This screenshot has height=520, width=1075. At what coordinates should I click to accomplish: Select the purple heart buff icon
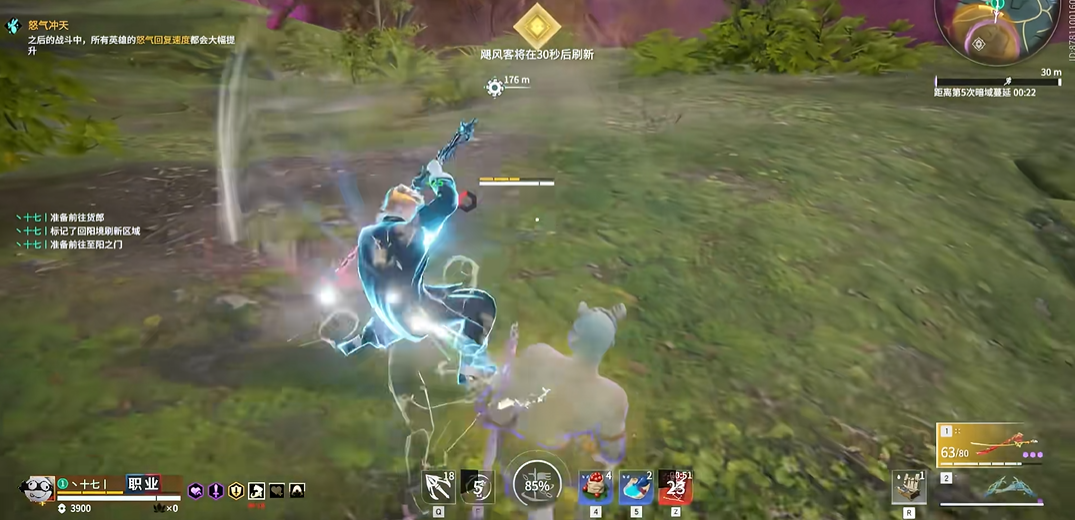coord(196,491)
